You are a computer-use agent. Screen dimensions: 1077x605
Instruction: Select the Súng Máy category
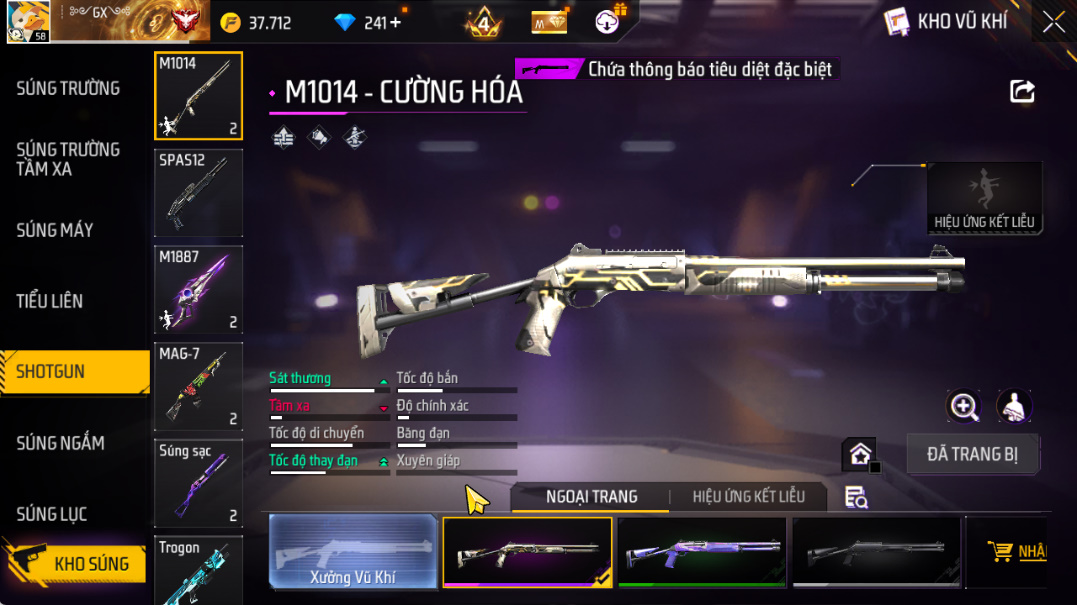[55, 230]
